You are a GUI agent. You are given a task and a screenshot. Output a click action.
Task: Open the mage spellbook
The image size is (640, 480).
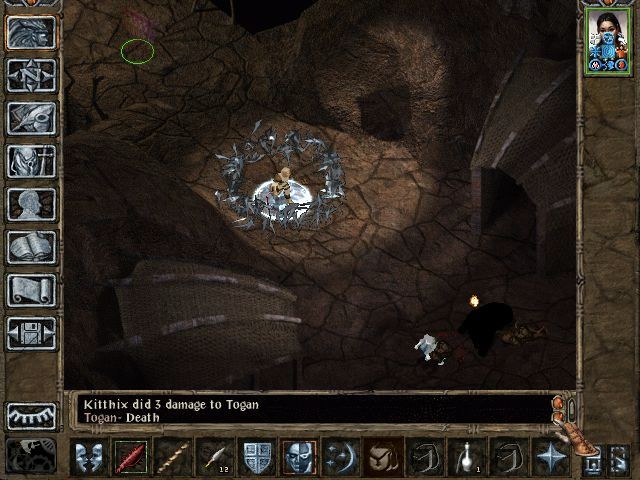pos(32,247)
